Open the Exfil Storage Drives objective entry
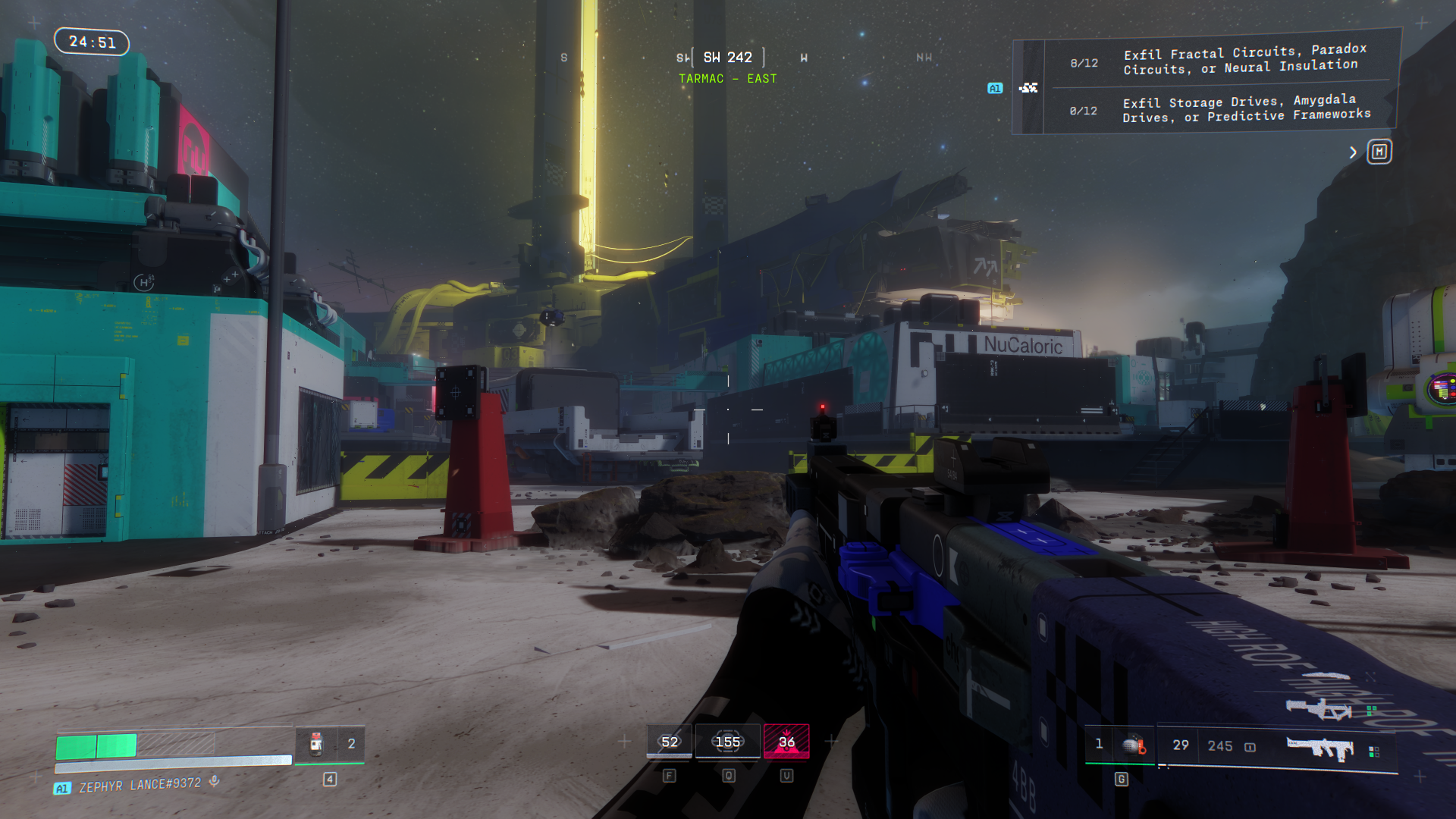The image size is (1456, 819). pyautogui.click(x=1246, y=108)
